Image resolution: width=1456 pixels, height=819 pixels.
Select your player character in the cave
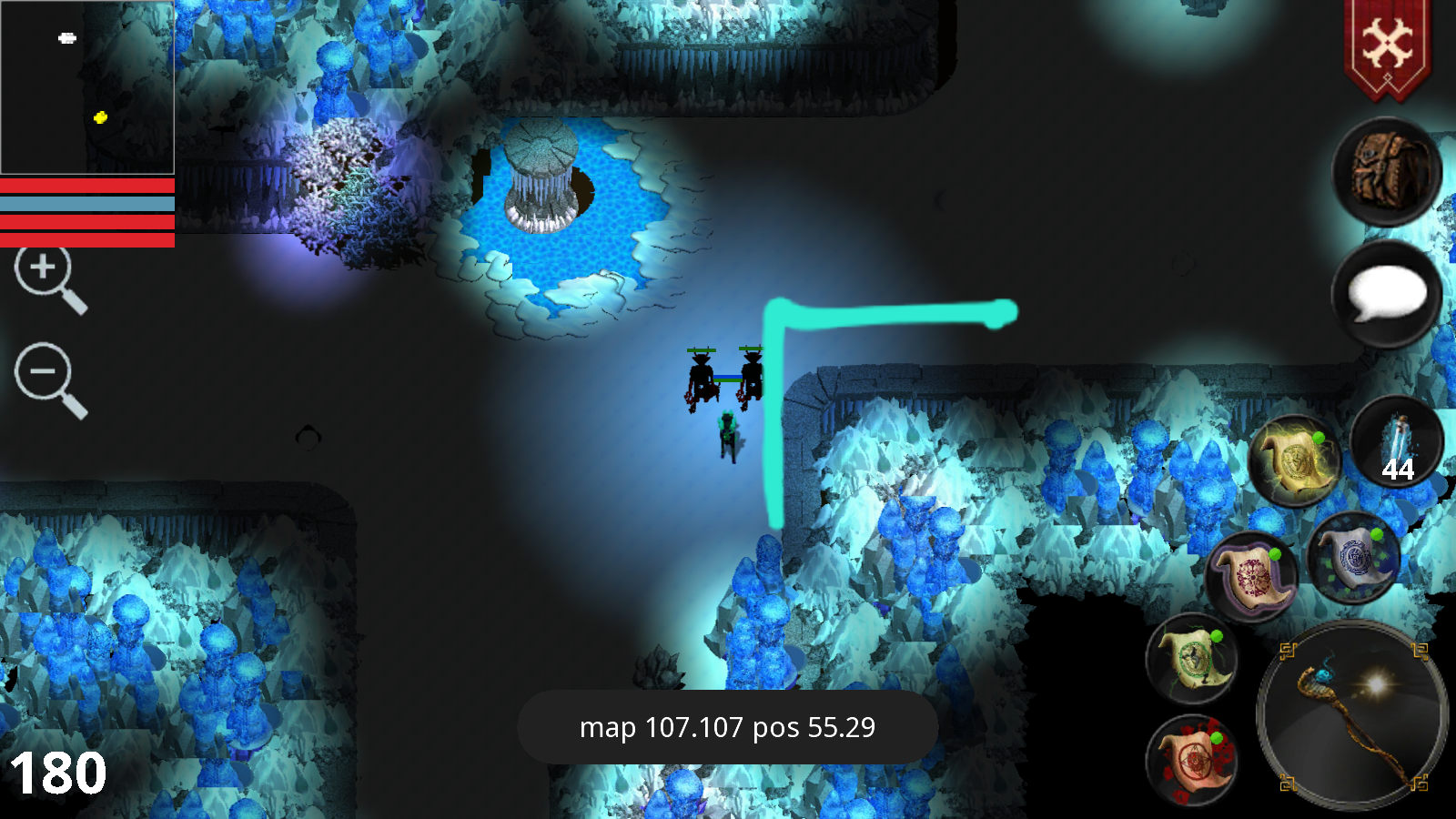click(728, 437)
